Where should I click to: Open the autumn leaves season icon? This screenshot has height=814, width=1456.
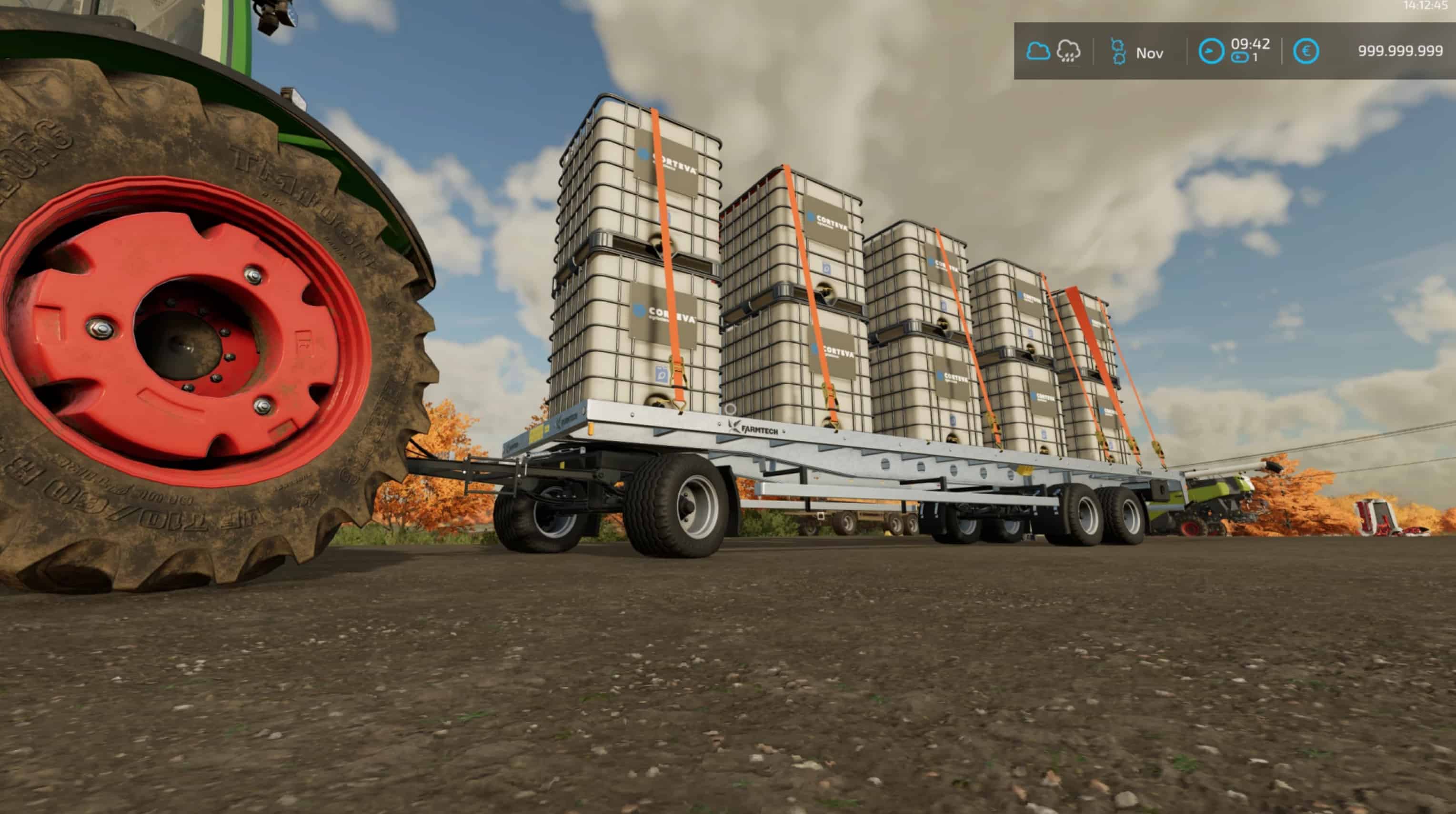coord(1117,52)
